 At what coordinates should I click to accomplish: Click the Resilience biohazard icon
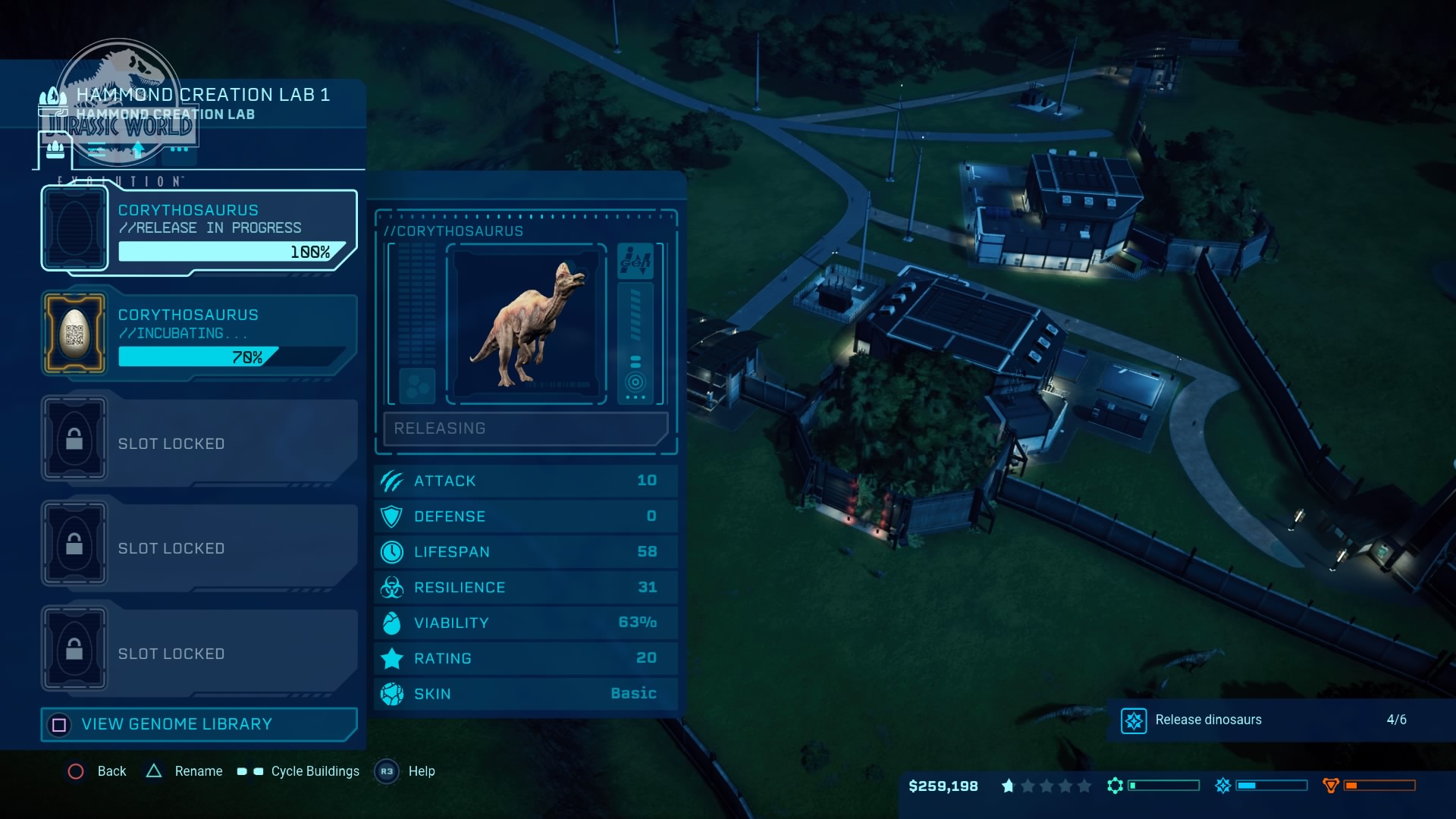[391, 587]
